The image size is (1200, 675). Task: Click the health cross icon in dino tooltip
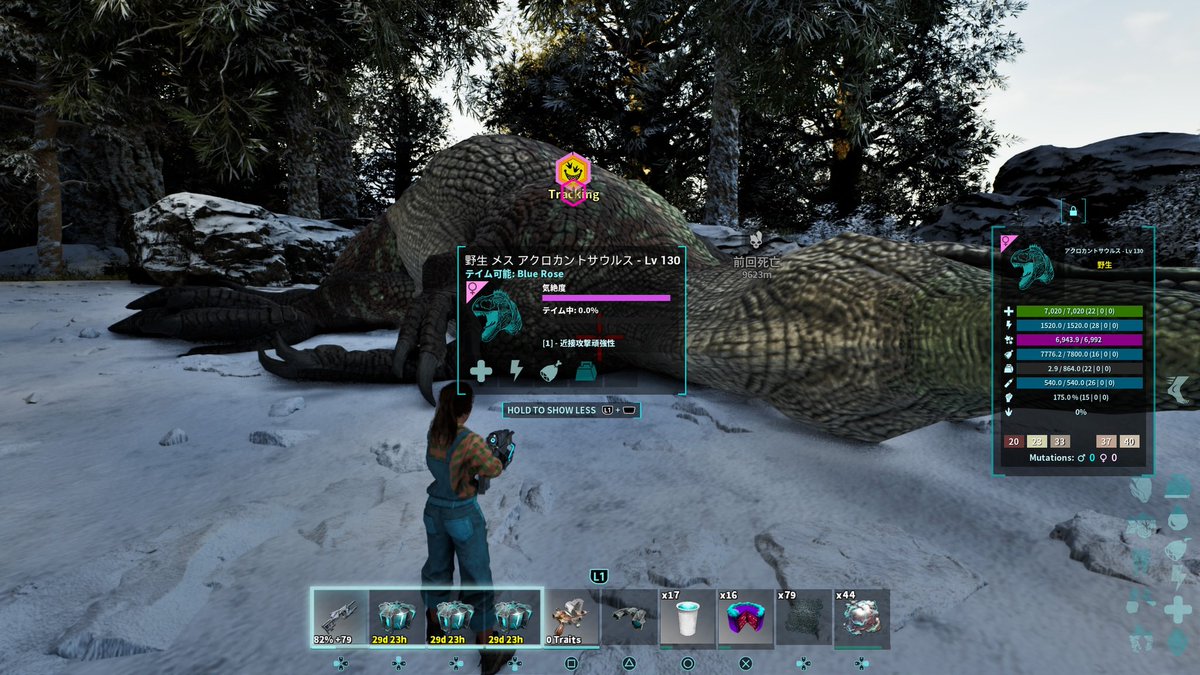coord(481,371)
